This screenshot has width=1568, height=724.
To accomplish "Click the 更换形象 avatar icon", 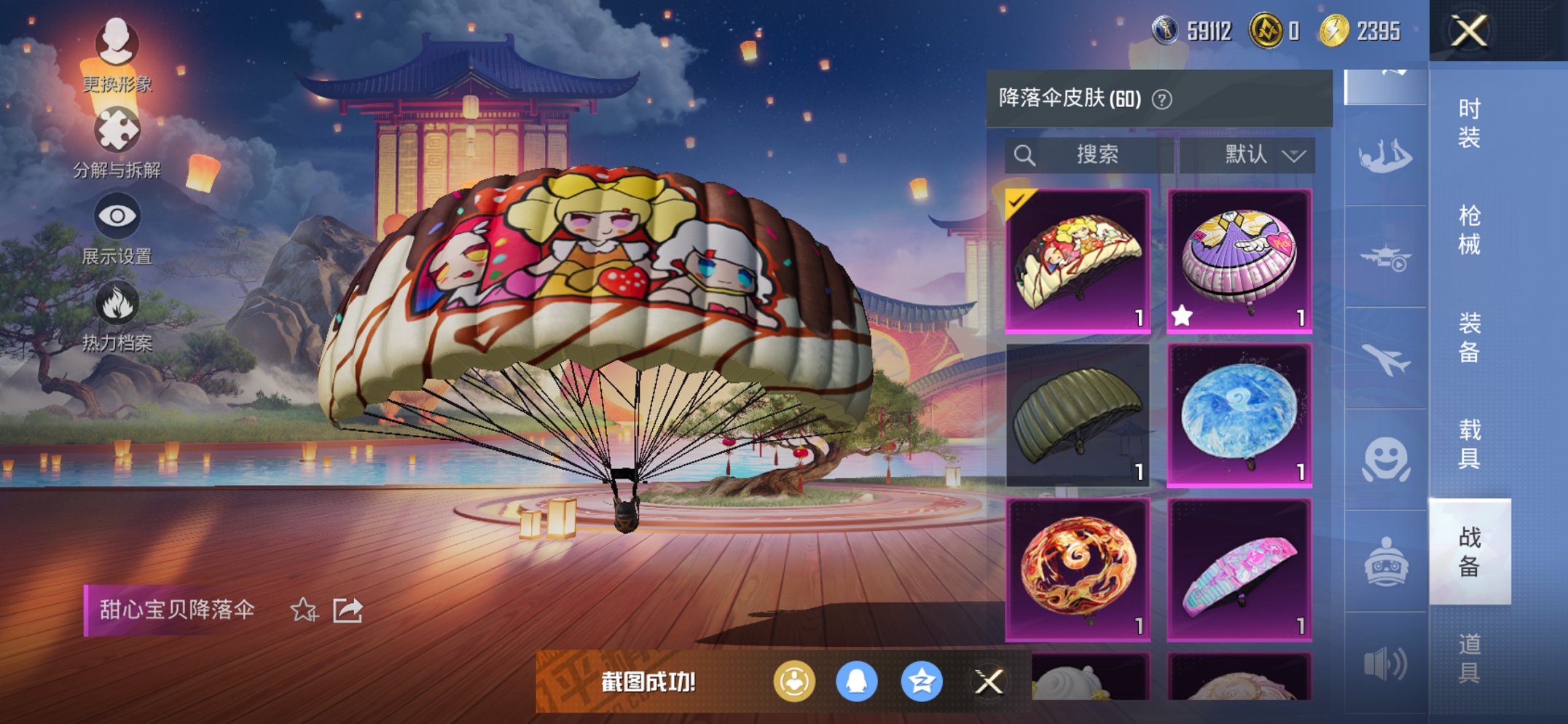I will pyautogui.click(x=117, y=42).
